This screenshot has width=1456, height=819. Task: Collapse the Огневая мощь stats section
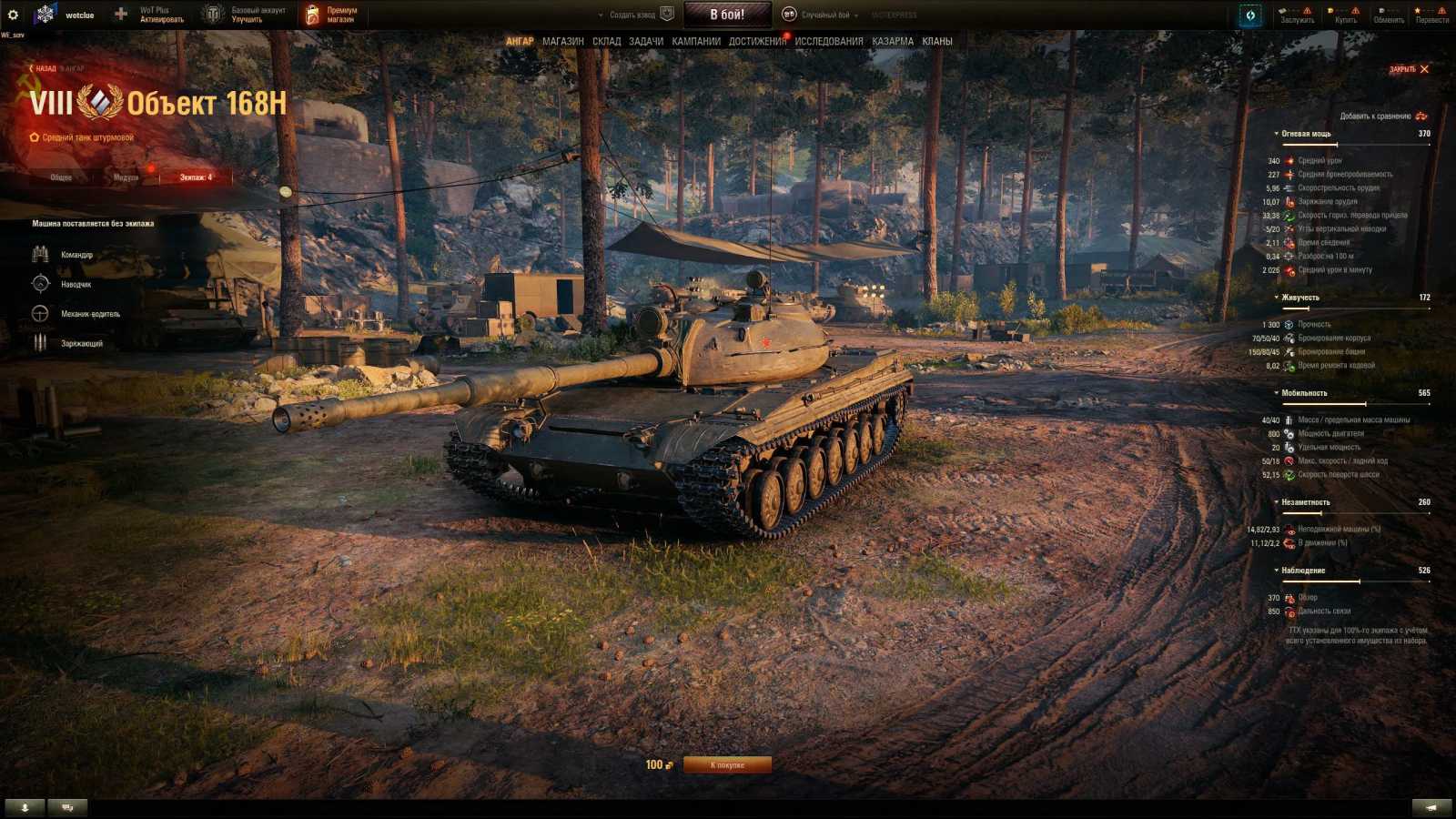[x=1276, y=132]
